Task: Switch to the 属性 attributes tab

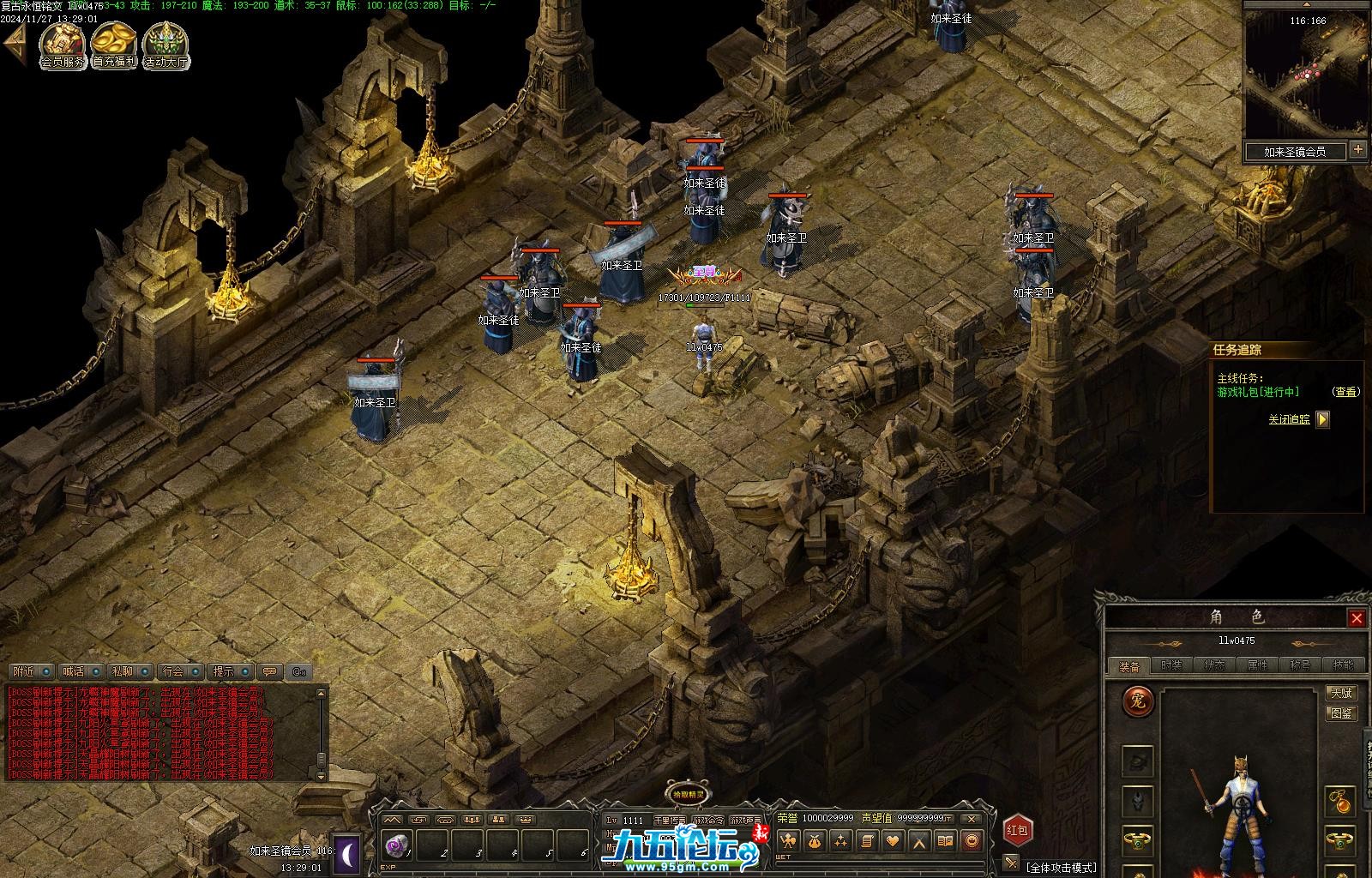Action: click(x=1257, y=665)
